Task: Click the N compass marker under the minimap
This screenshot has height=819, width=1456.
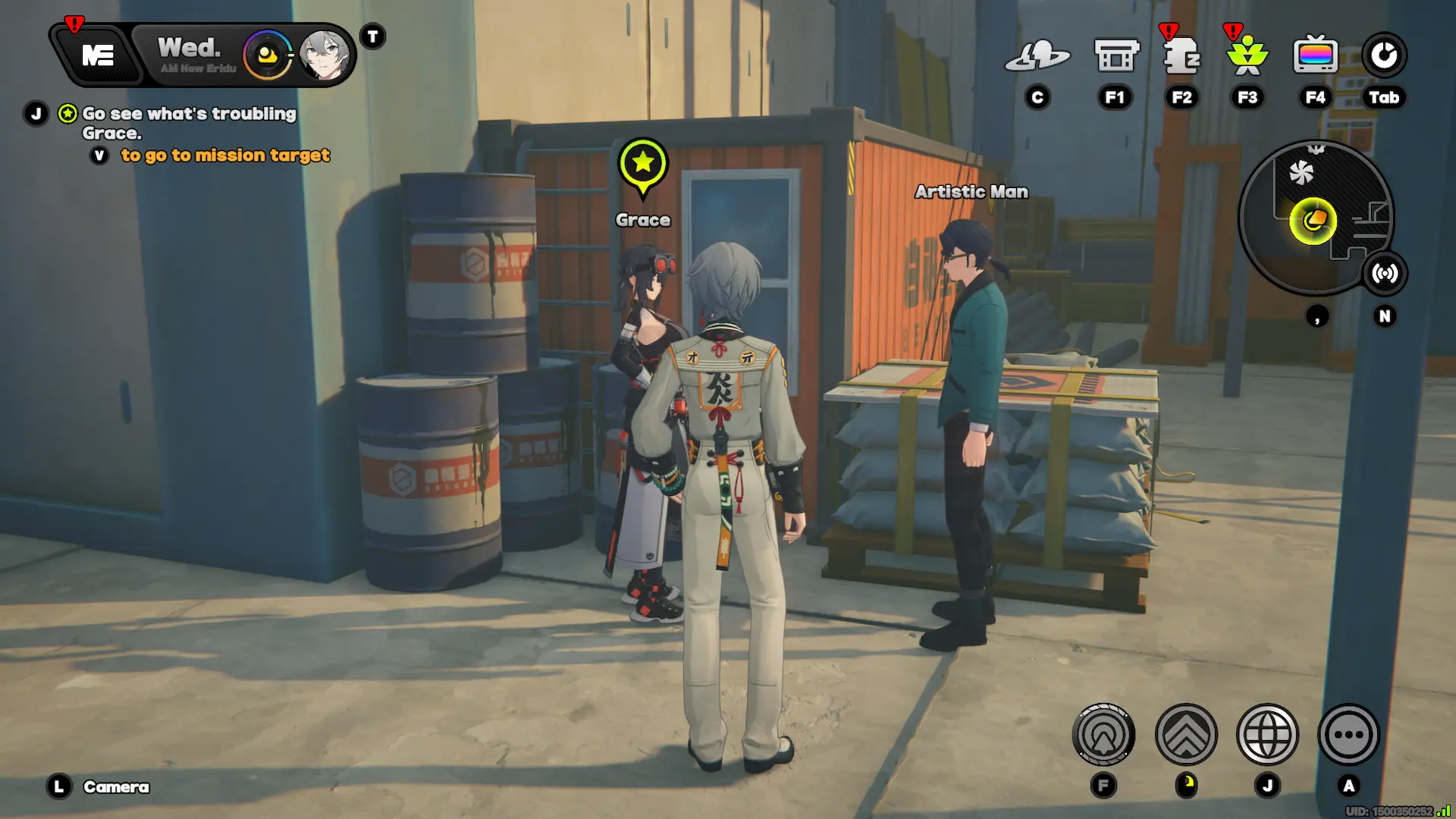Action: point(1386,315)
